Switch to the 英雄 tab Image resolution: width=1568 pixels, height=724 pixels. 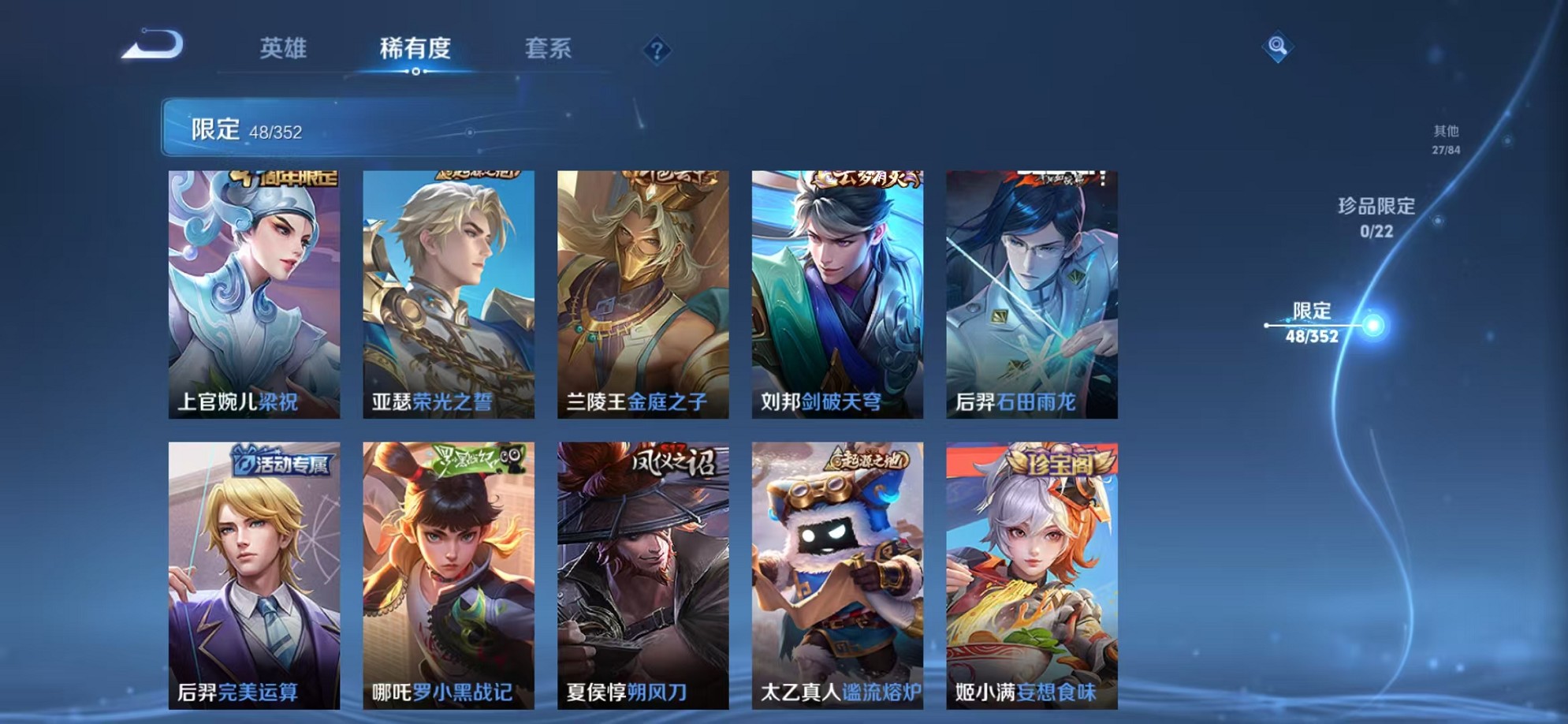click(x=284, y=49)
